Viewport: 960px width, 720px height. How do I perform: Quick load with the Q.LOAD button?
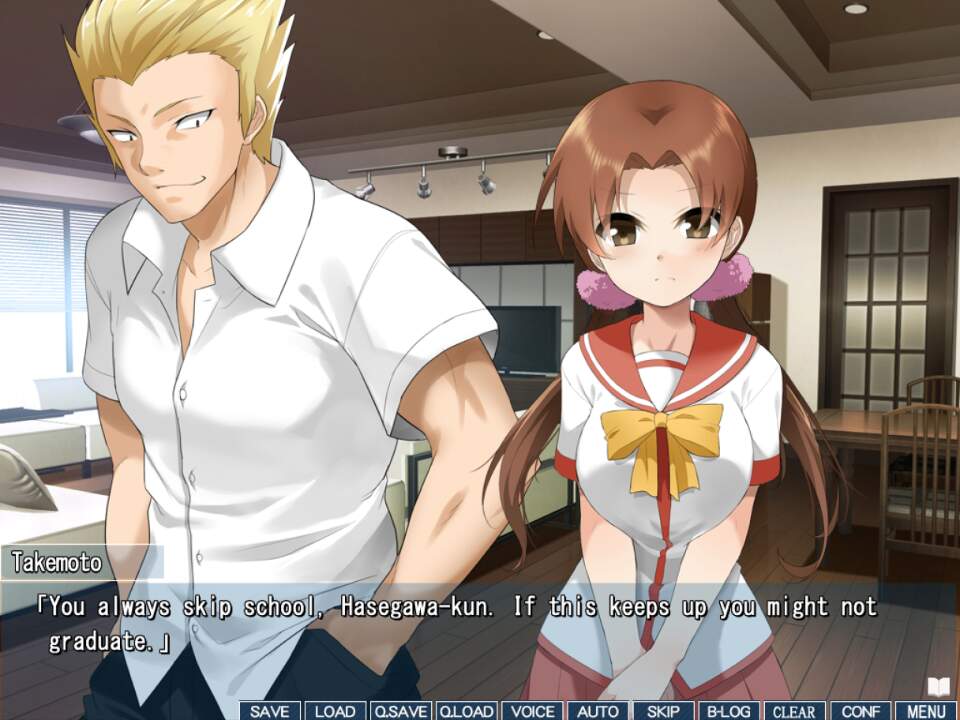click(466, 711)
